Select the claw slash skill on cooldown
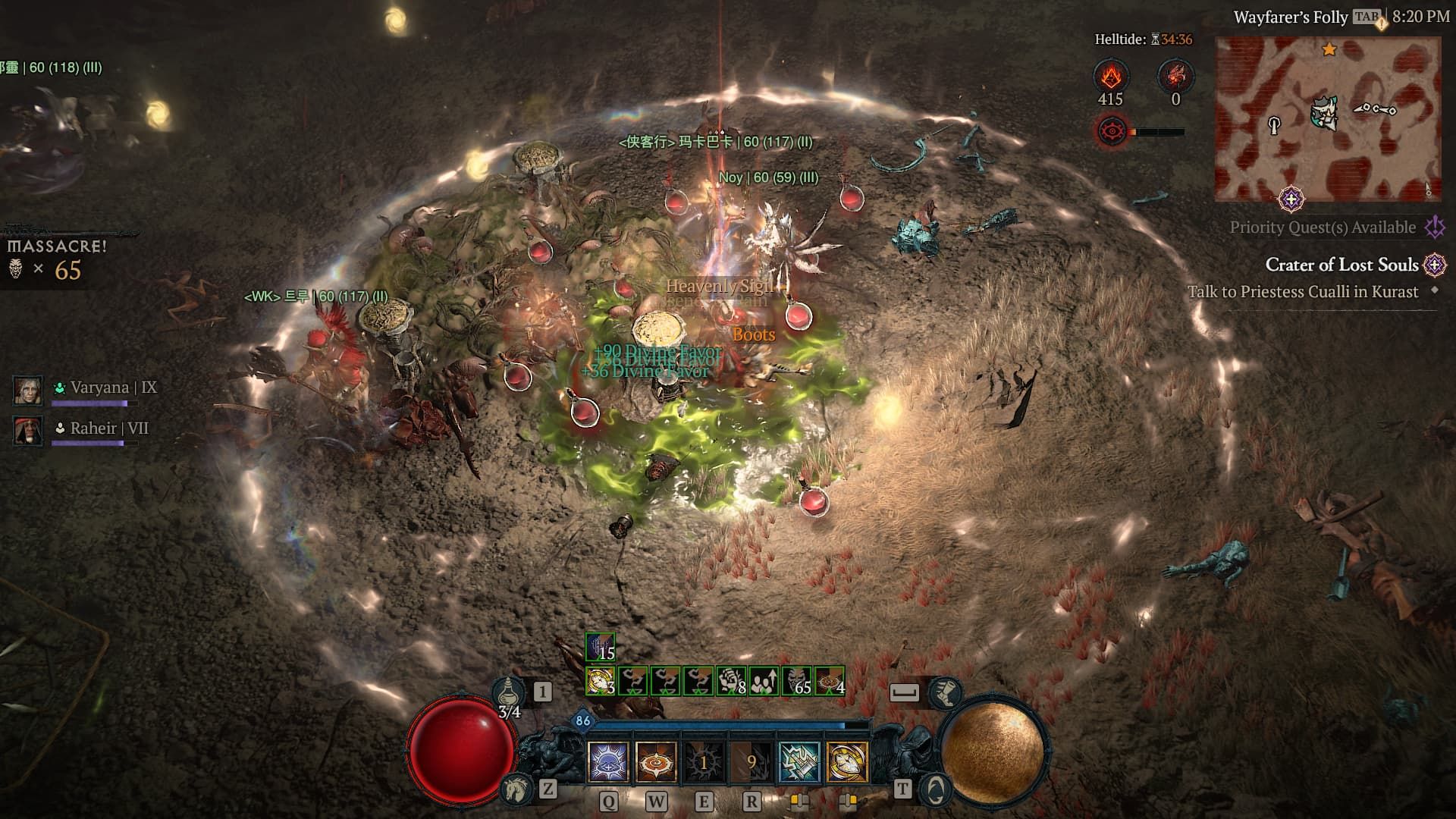 [752, 761]
